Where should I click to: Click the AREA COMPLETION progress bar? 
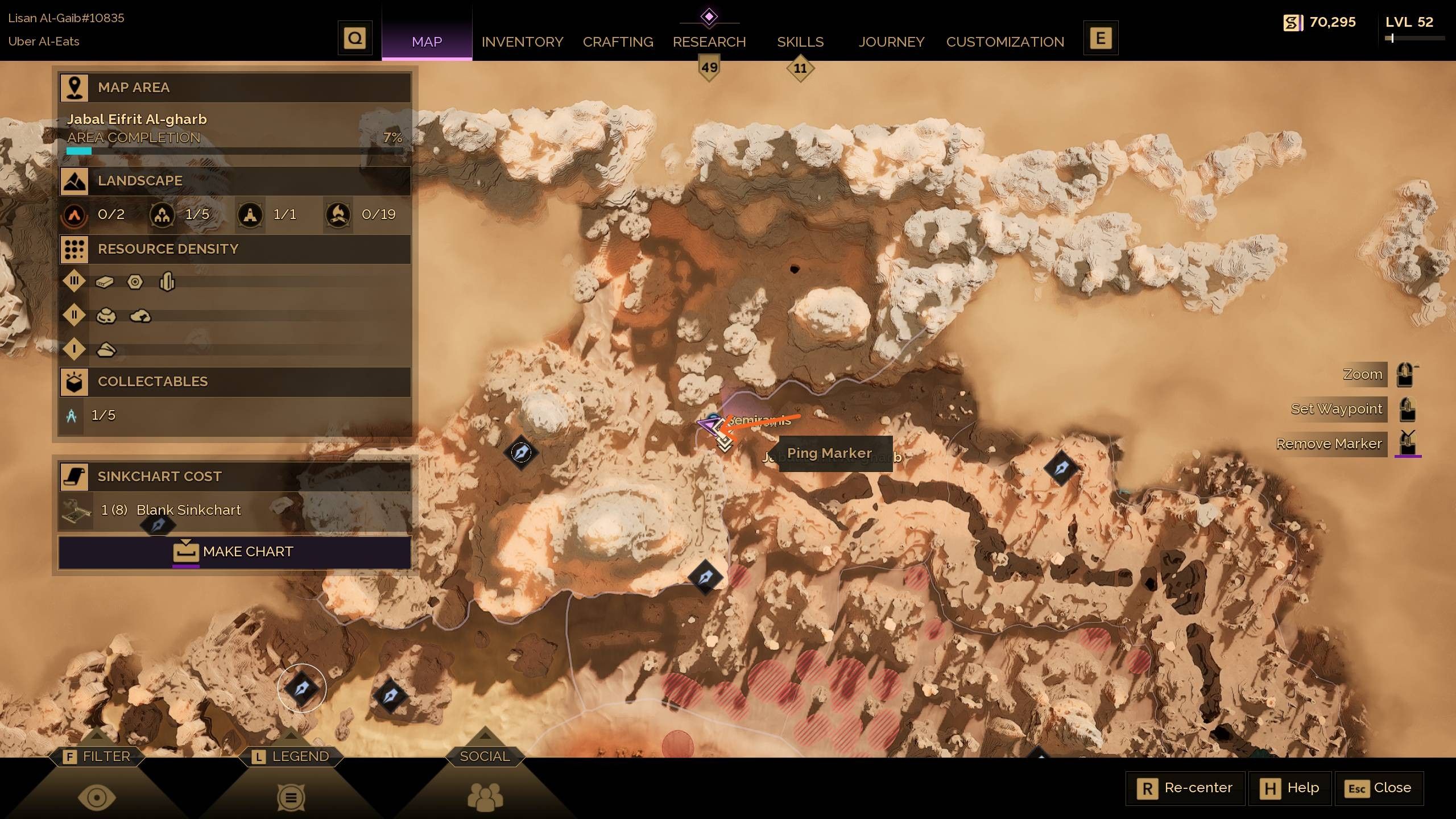click(x=233, y=151)
